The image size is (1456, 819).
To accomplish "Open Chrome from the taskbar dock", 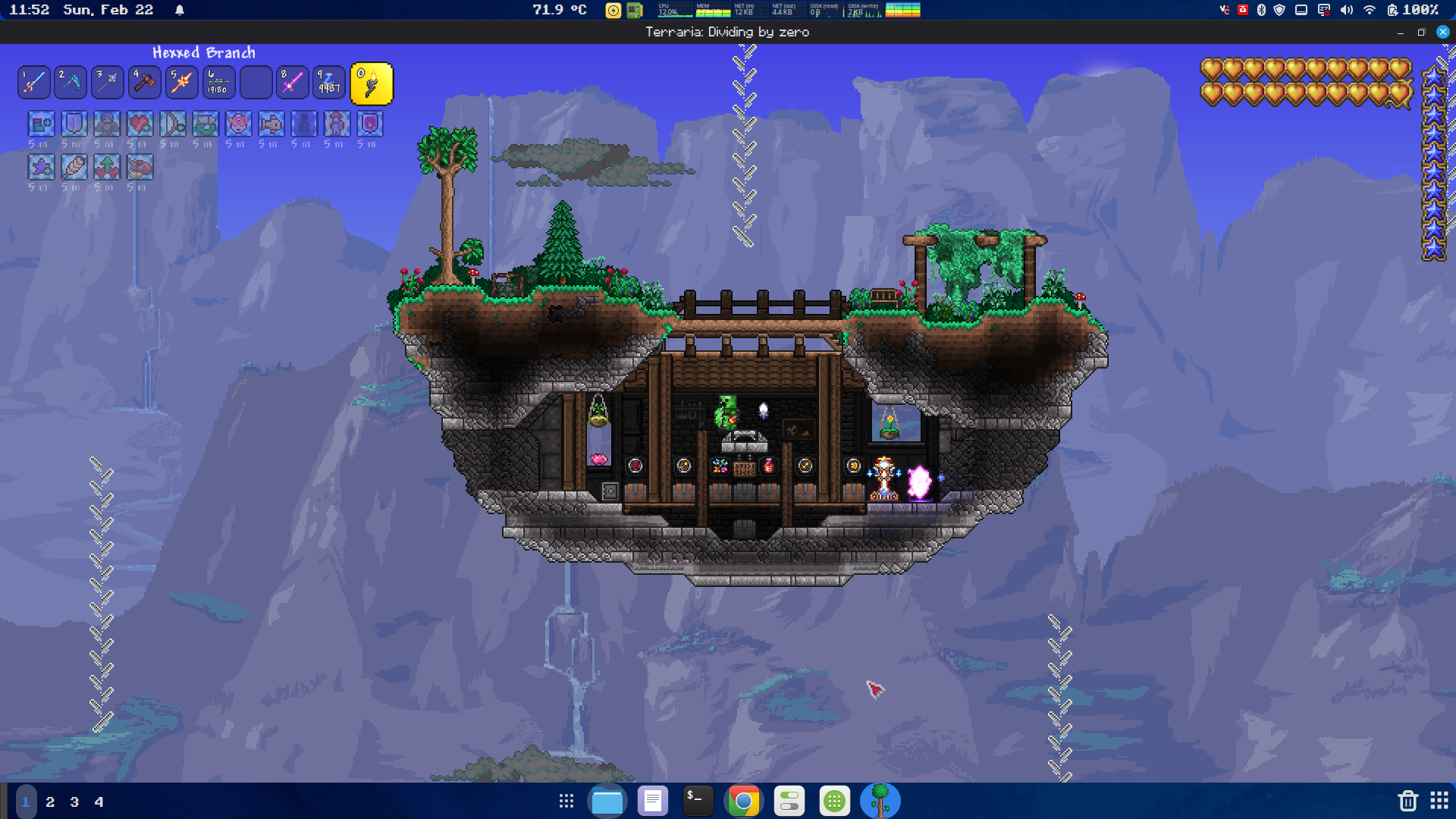I will [743, 801].
